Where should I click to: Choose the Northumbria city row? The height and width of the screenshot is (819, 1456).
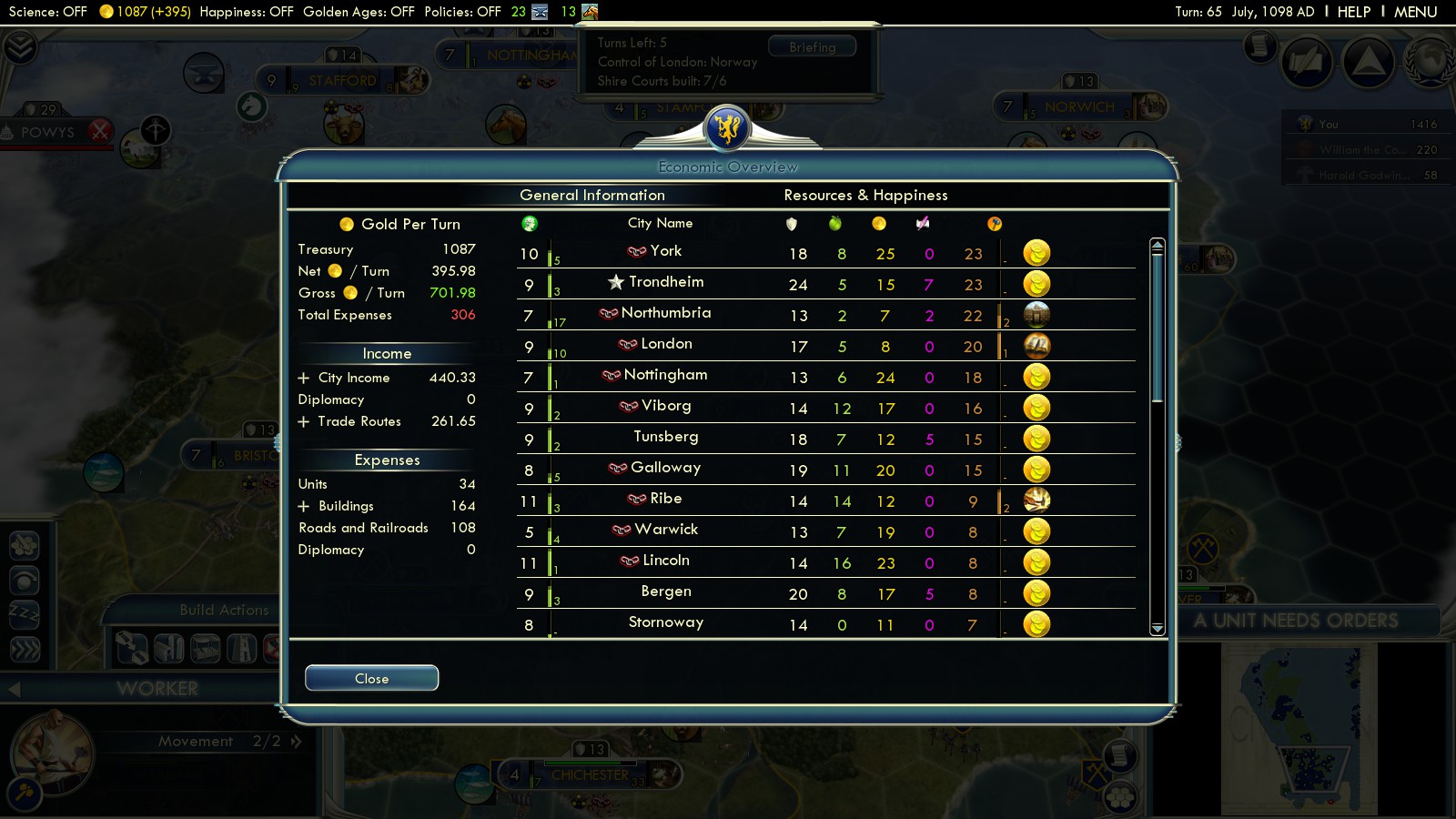[x=665, y=313]
